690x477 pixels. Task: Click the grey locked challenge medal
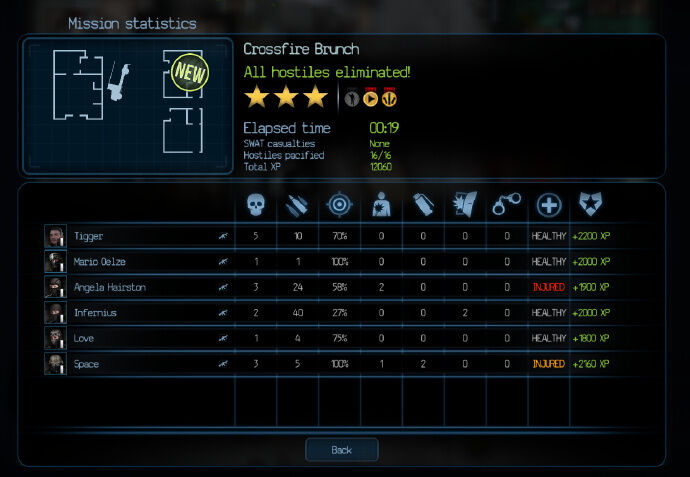point(351,98)
